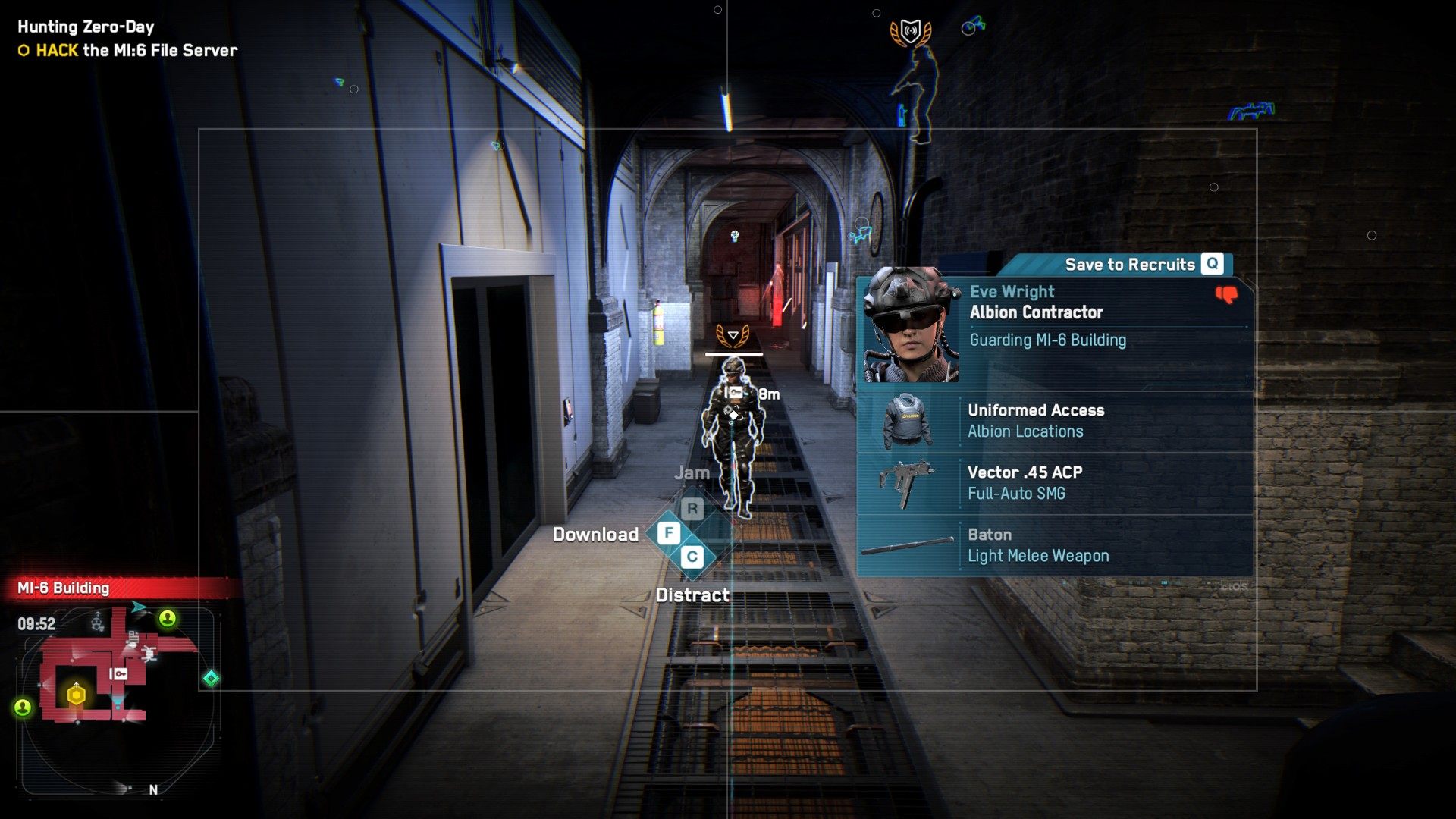Open the Uniformed Access perk row
This screenshot has height=819, width=1456.
click(1054, 421)
